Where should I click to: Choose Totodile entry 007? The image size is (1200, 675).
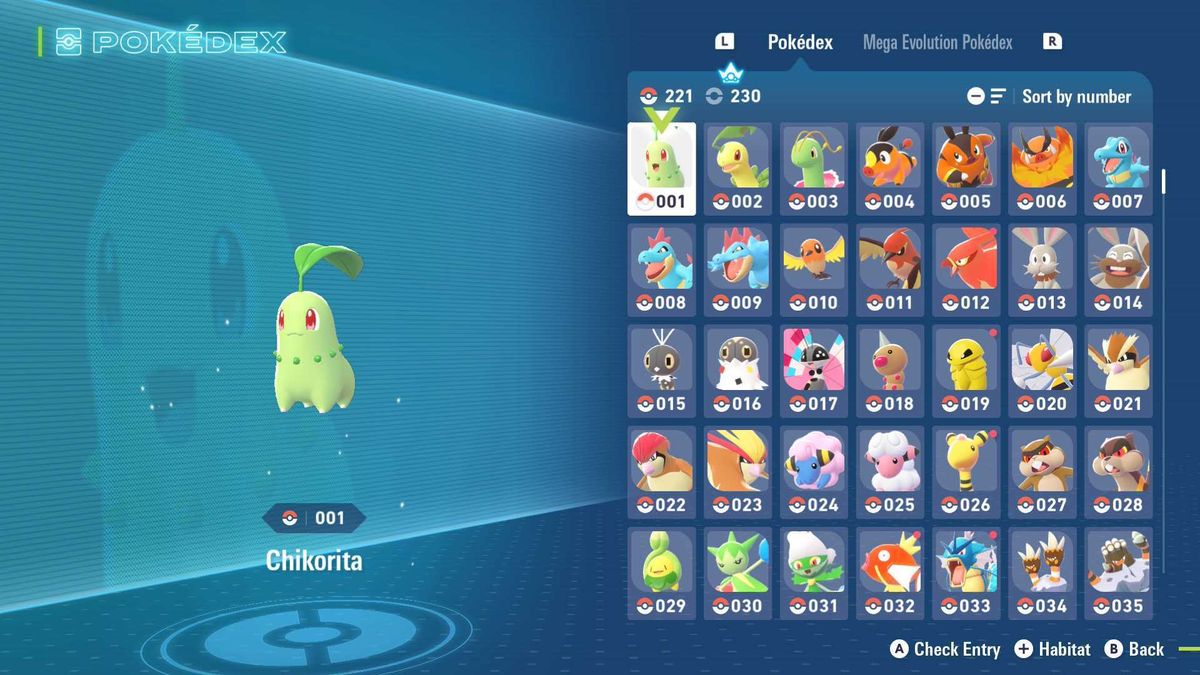1118,168
